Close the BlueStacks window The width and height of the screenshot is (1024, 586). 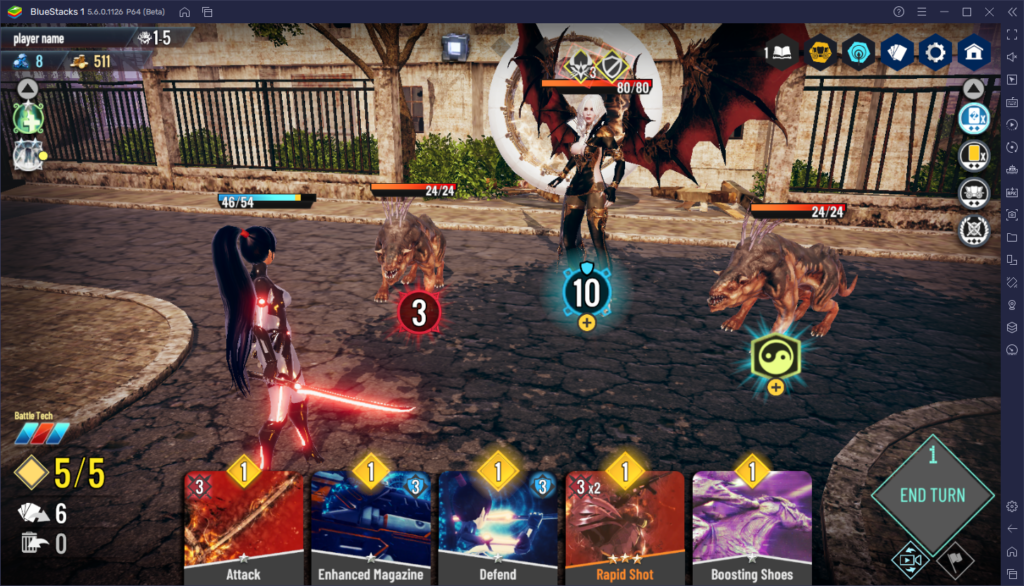pyautogui.click(x=988, y=11)
